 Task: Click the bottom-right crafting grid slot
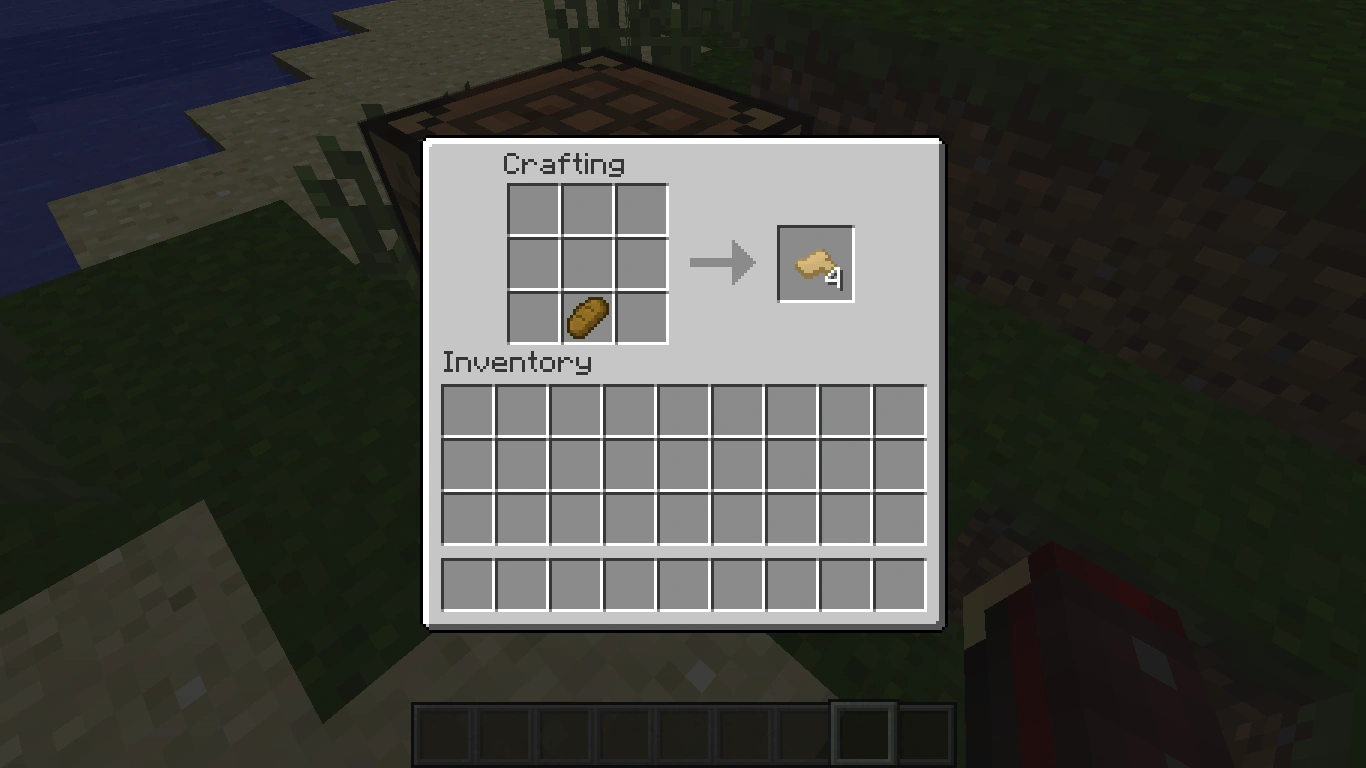click(x=640, y=315)
